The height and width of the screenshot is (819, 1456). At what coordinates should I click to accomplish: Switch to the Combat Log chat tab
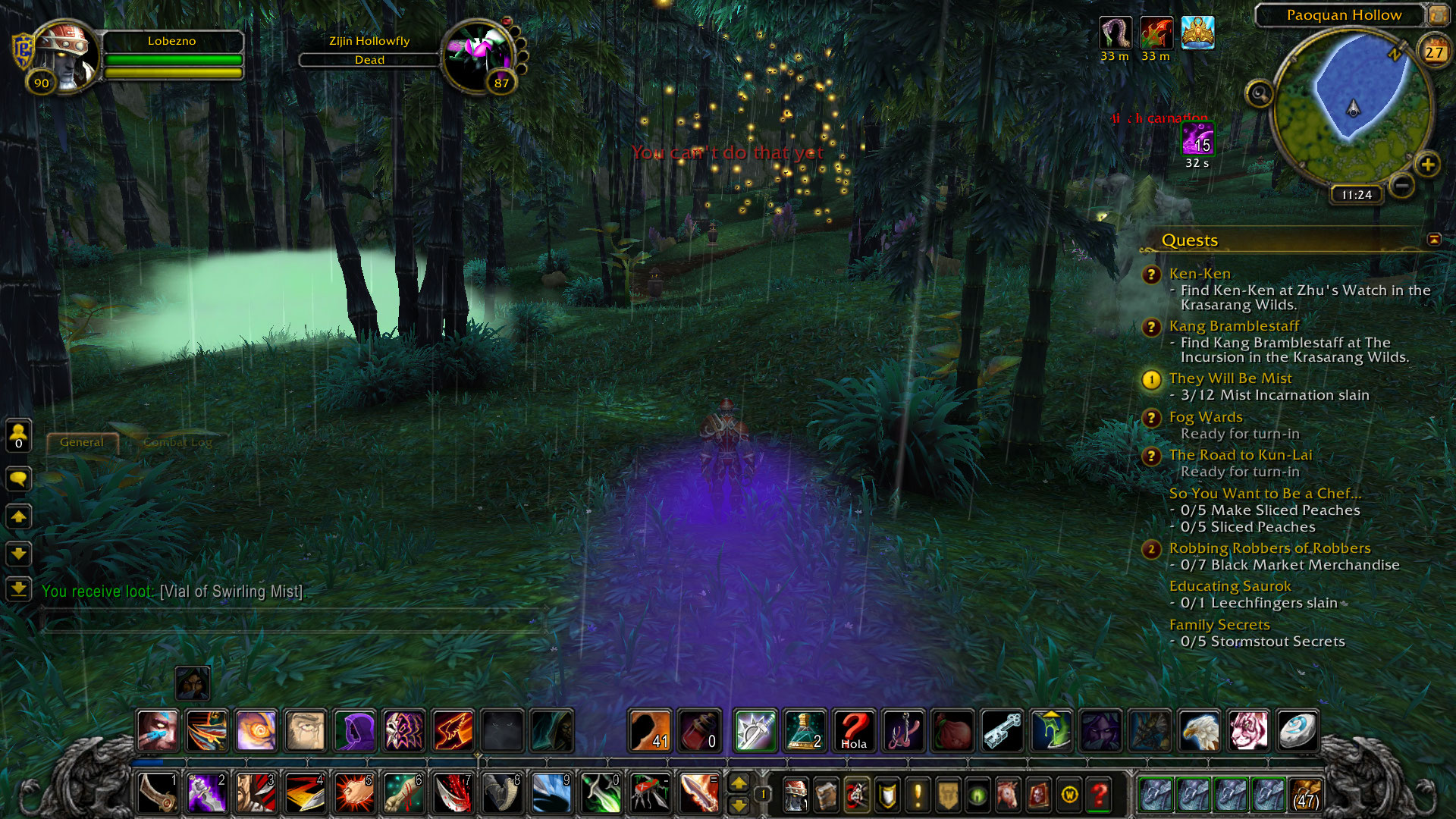(177, 442)
